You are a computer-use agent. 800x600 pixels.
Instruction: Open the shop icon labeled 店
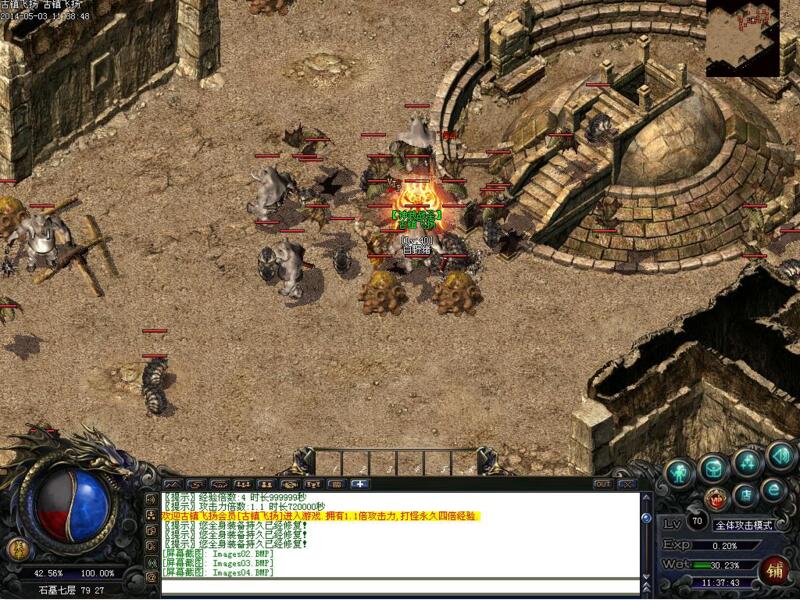click(x=745, y=494)
